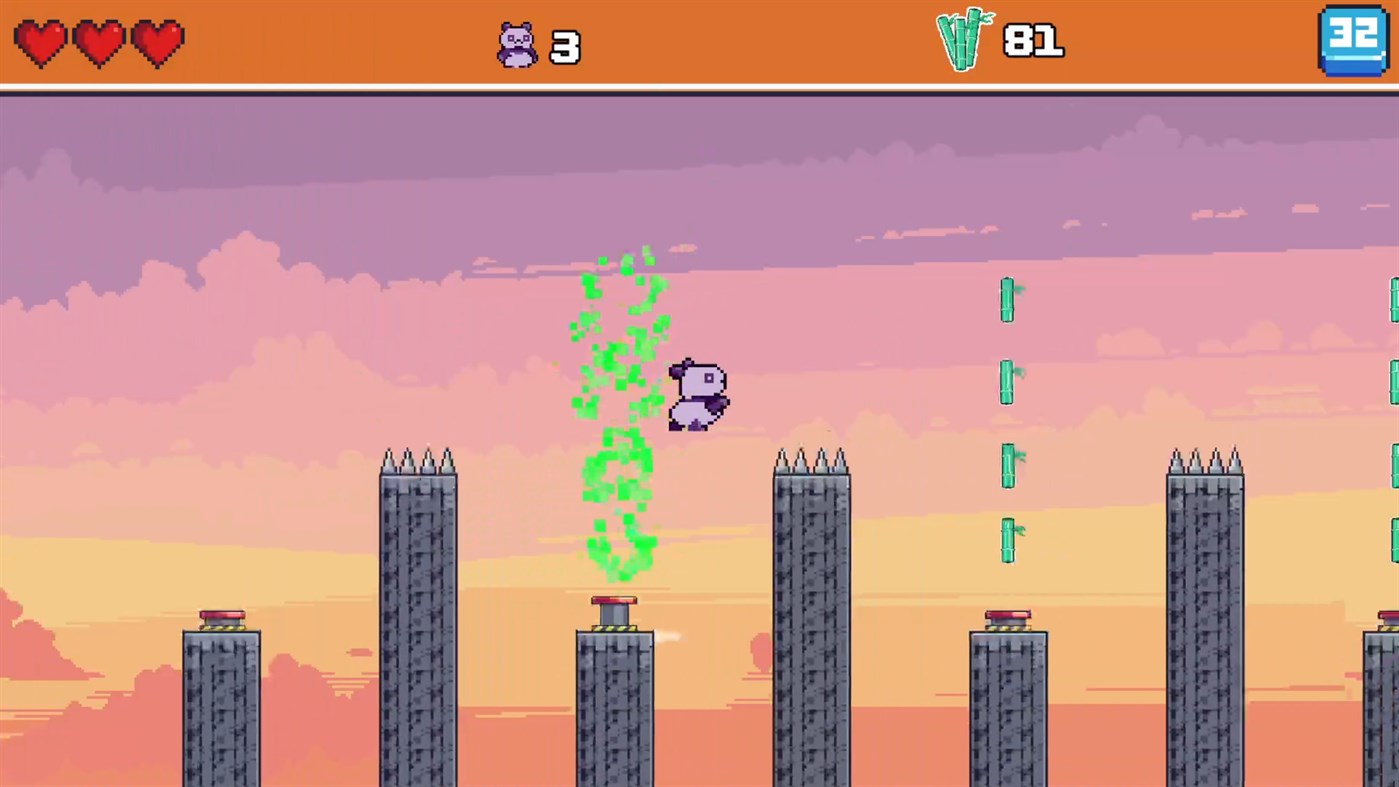Viewport: 1399px width, 787px height.
Task: Click the spikes atop the leftmost tall tower
Action: 418,457
